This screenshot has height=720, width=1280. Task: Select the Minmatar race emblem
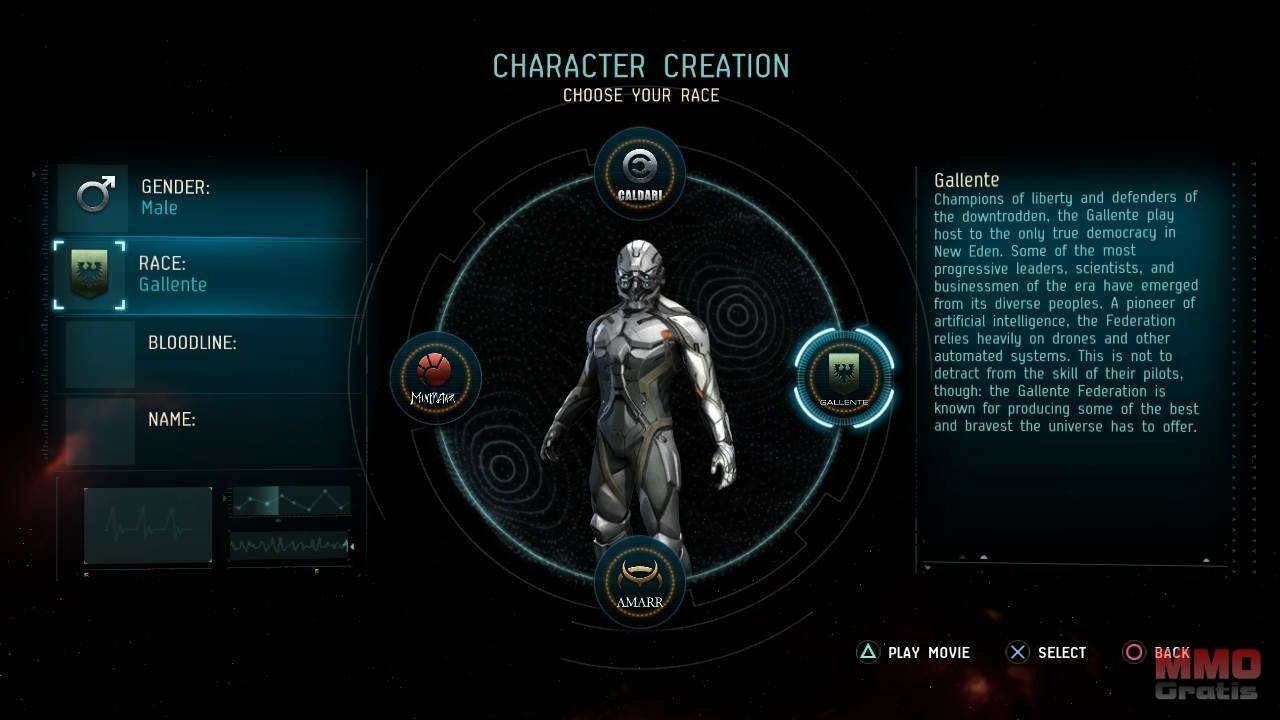click(x=435, y=378)
